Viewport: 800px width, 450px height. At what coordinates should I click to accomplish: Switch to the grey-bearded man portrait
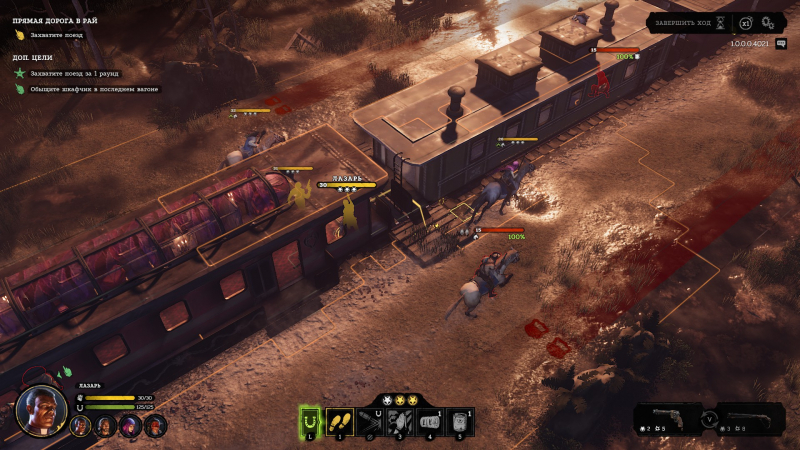click(104, 426)
